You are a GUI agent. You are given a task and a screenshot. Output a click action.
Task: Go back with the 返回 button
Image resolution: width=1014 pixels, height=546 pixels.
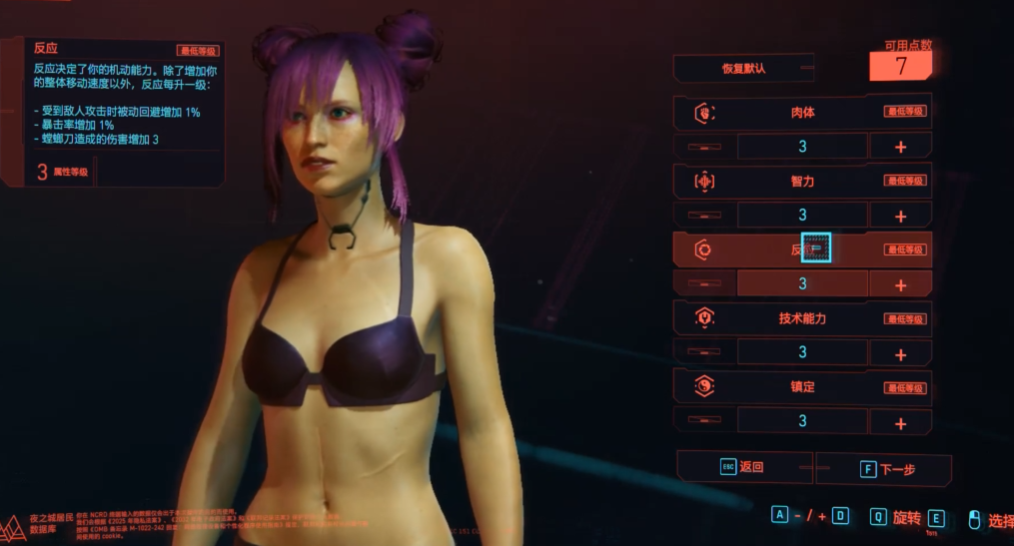point(744,467)
